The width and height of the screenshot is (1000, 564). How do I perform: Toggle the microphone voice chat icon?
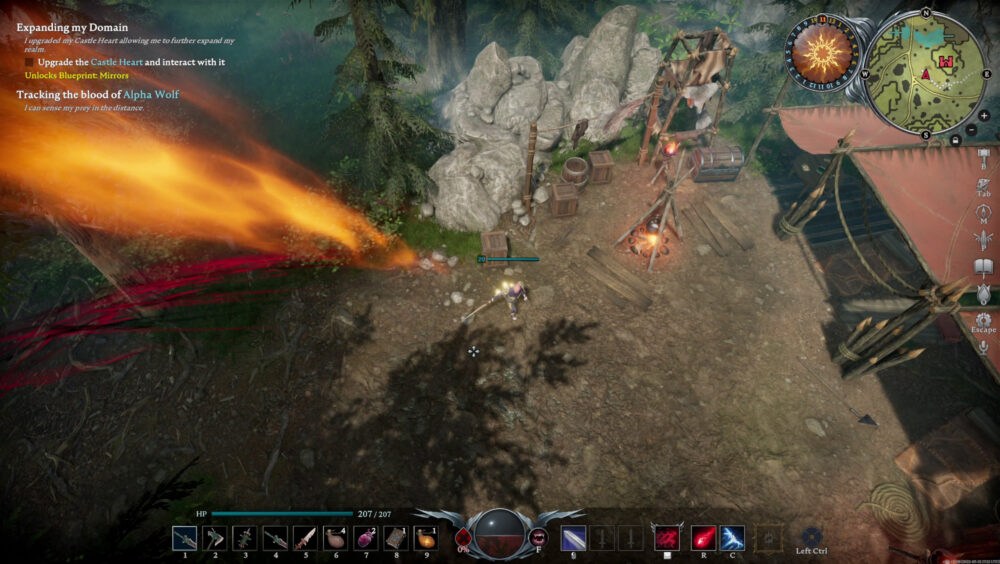[x=983, y=347]
